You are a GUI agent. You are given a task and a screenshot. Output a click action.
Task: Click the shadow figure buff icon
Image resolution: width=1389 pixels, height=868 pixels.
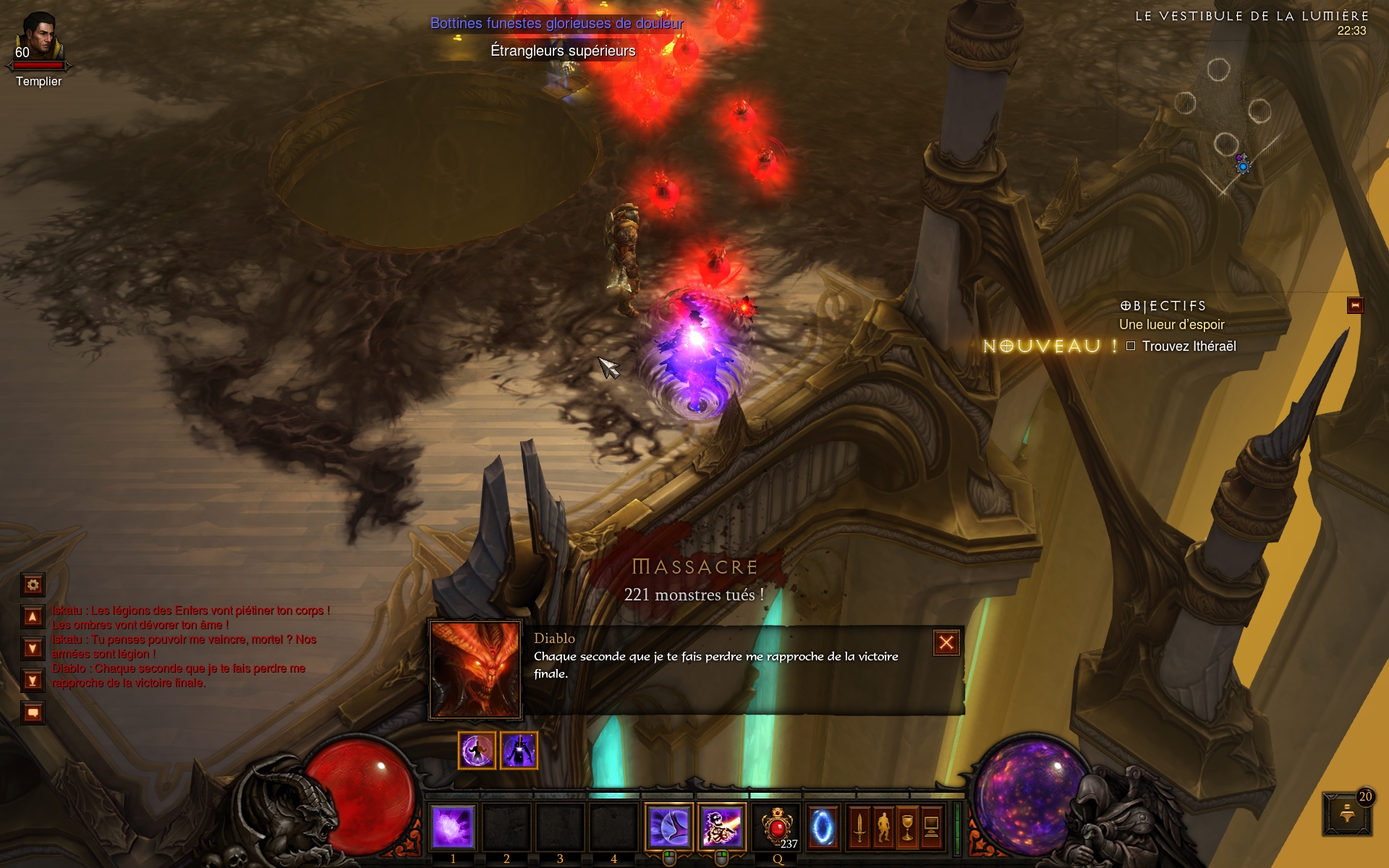coord(519,750)
